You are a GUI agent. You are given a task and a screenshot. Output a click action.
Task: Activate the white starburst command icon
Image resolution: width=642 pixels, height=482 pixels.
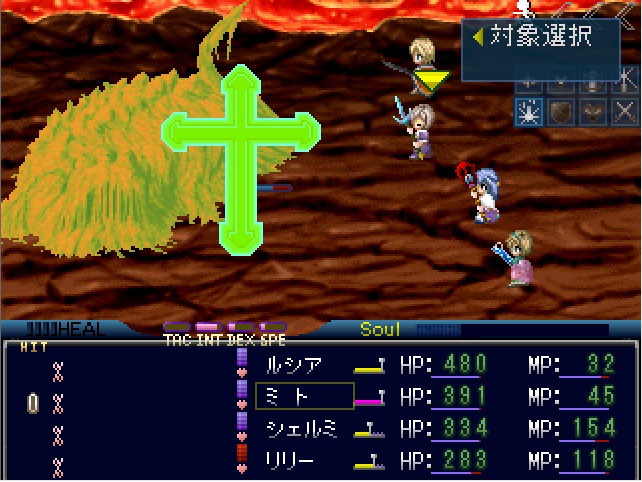click(x=529, y=112)
